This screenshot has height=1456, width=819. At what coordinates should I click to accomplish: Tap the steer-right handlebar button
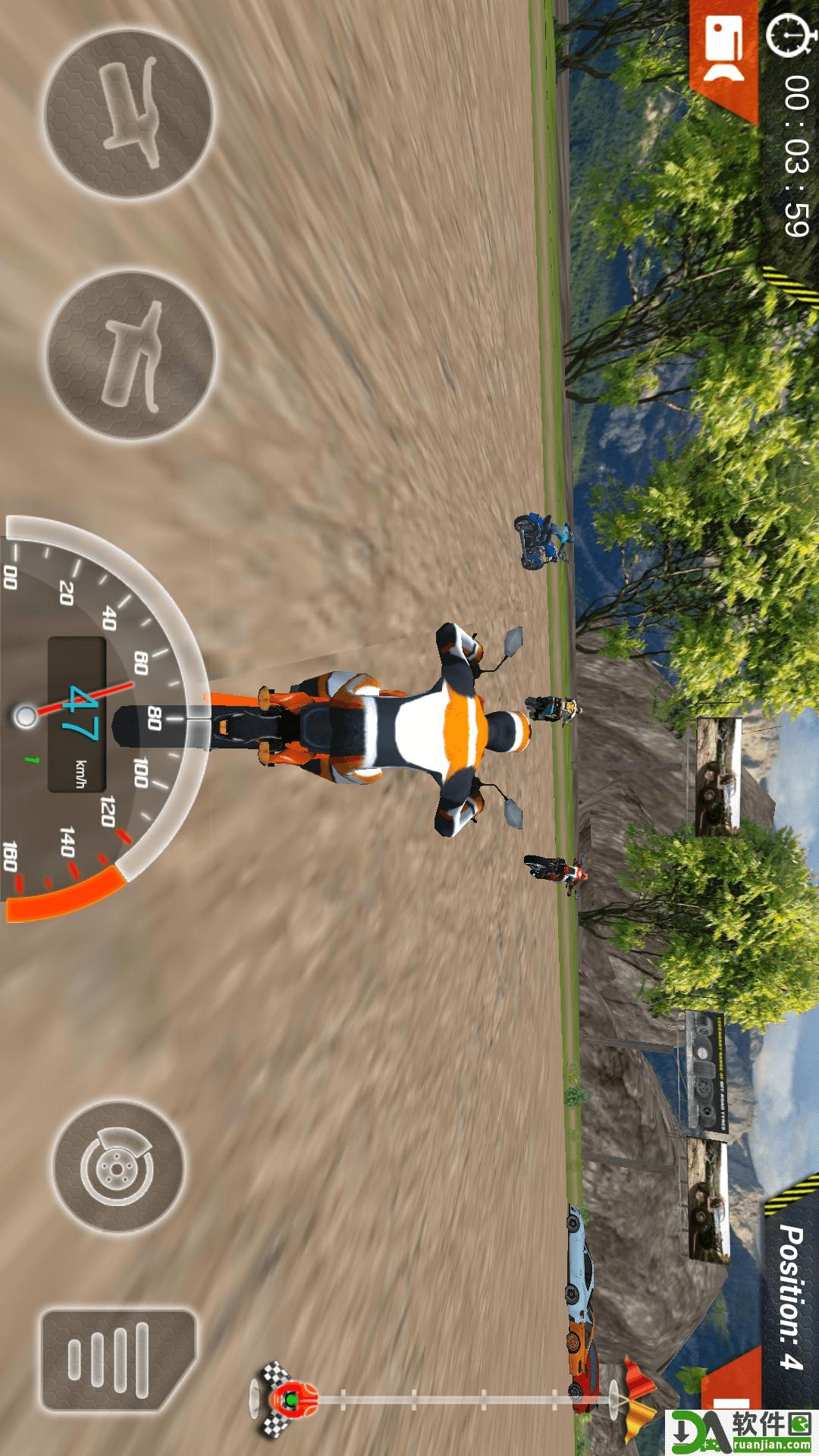tap(131, 354)
